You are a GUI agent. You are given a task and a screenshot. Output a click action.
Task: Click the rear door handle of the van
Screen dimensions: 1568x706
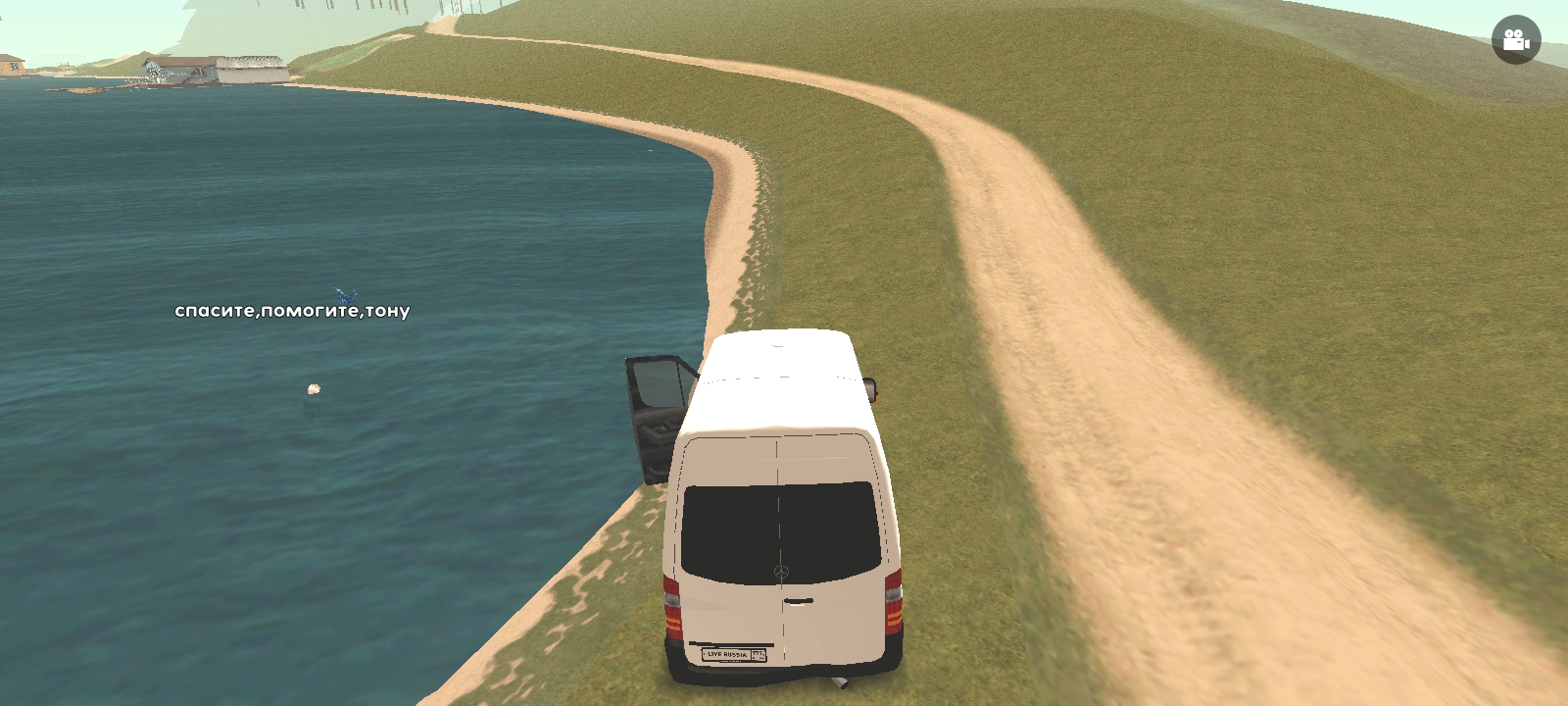point(801,600)
